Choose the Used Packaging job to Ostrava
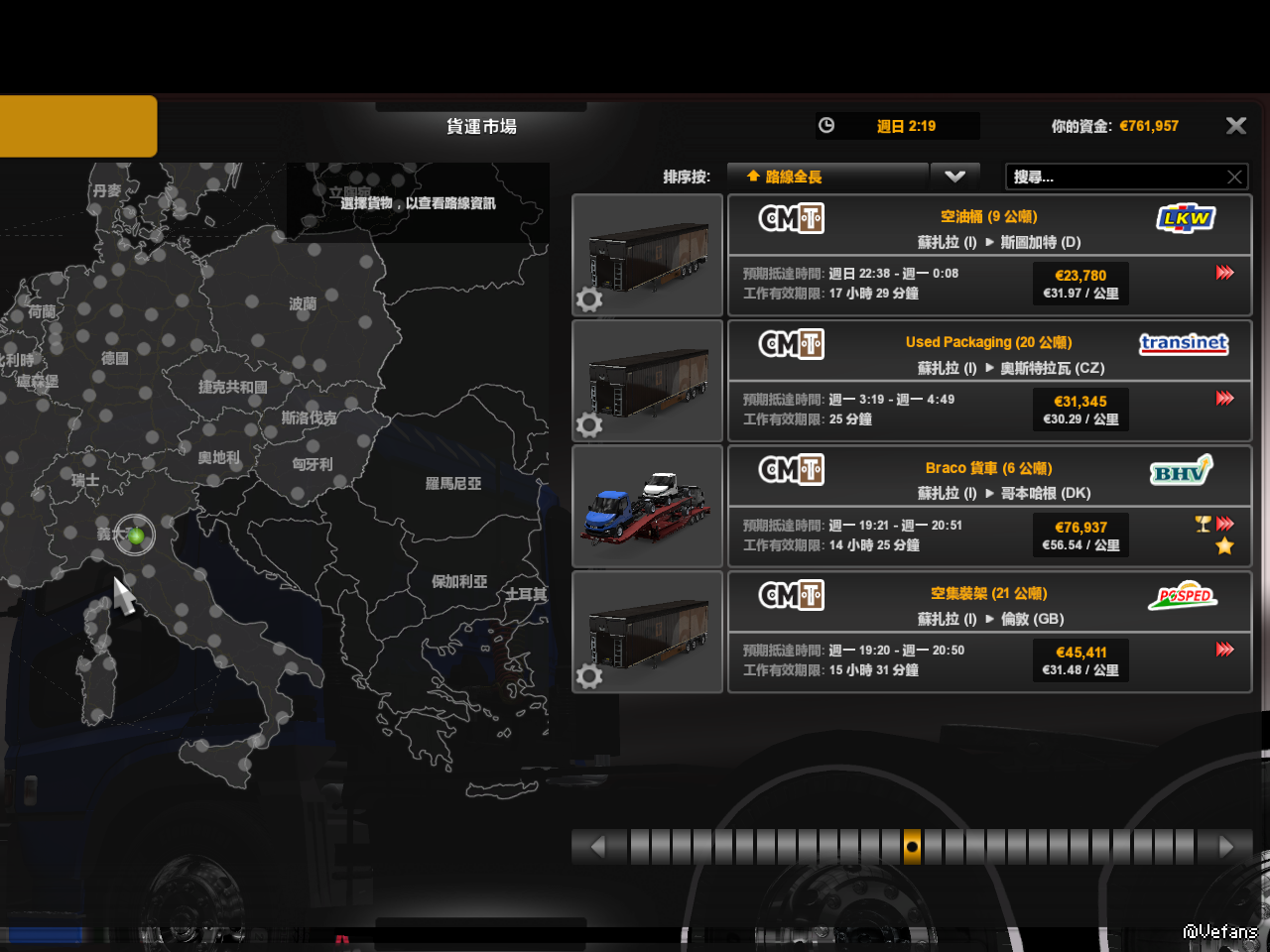 pyautogui.click(x=989, y=381)
